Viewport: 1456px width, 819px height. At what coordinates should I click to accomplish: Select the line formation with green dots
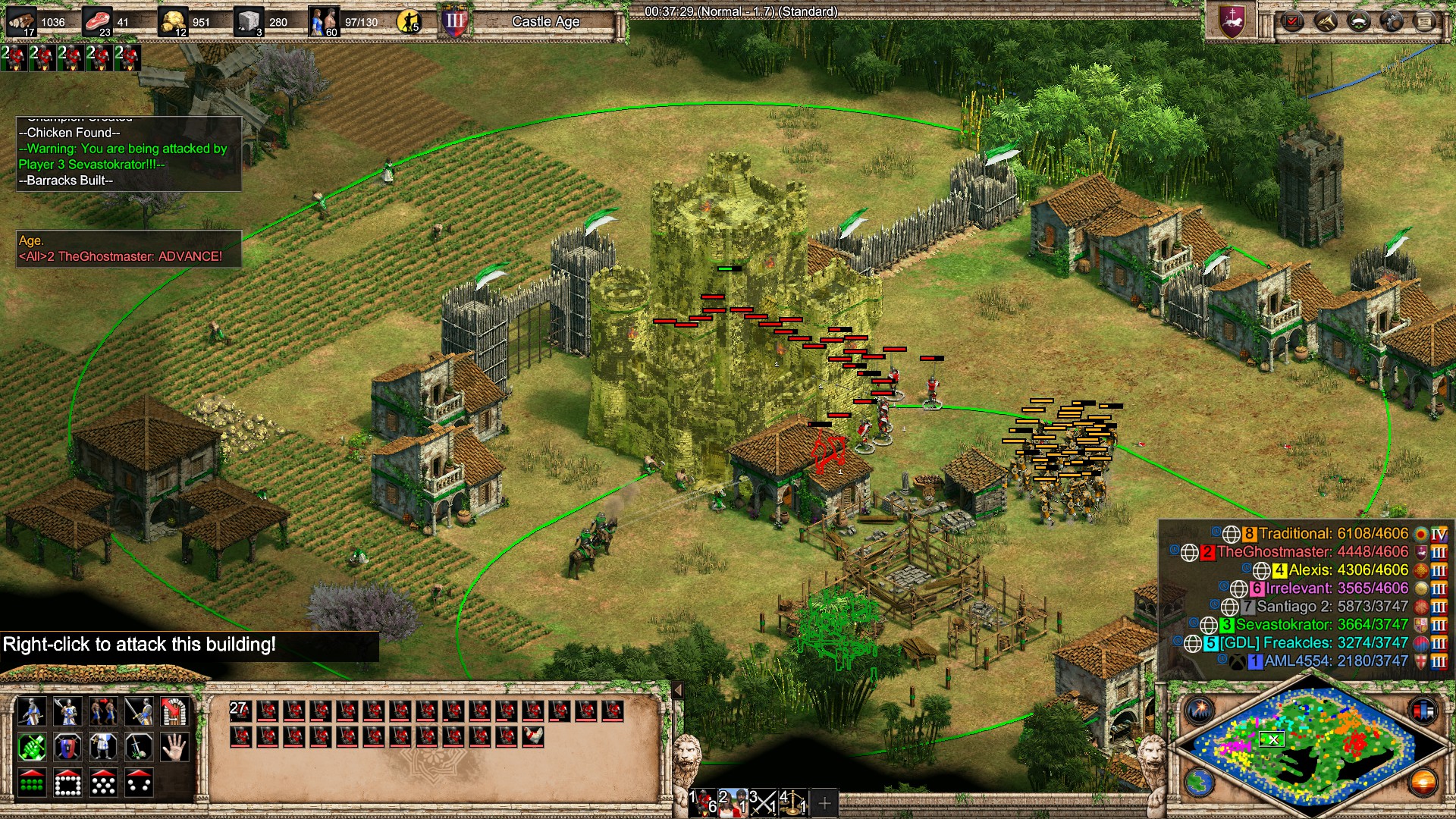[x=31, y=783]
